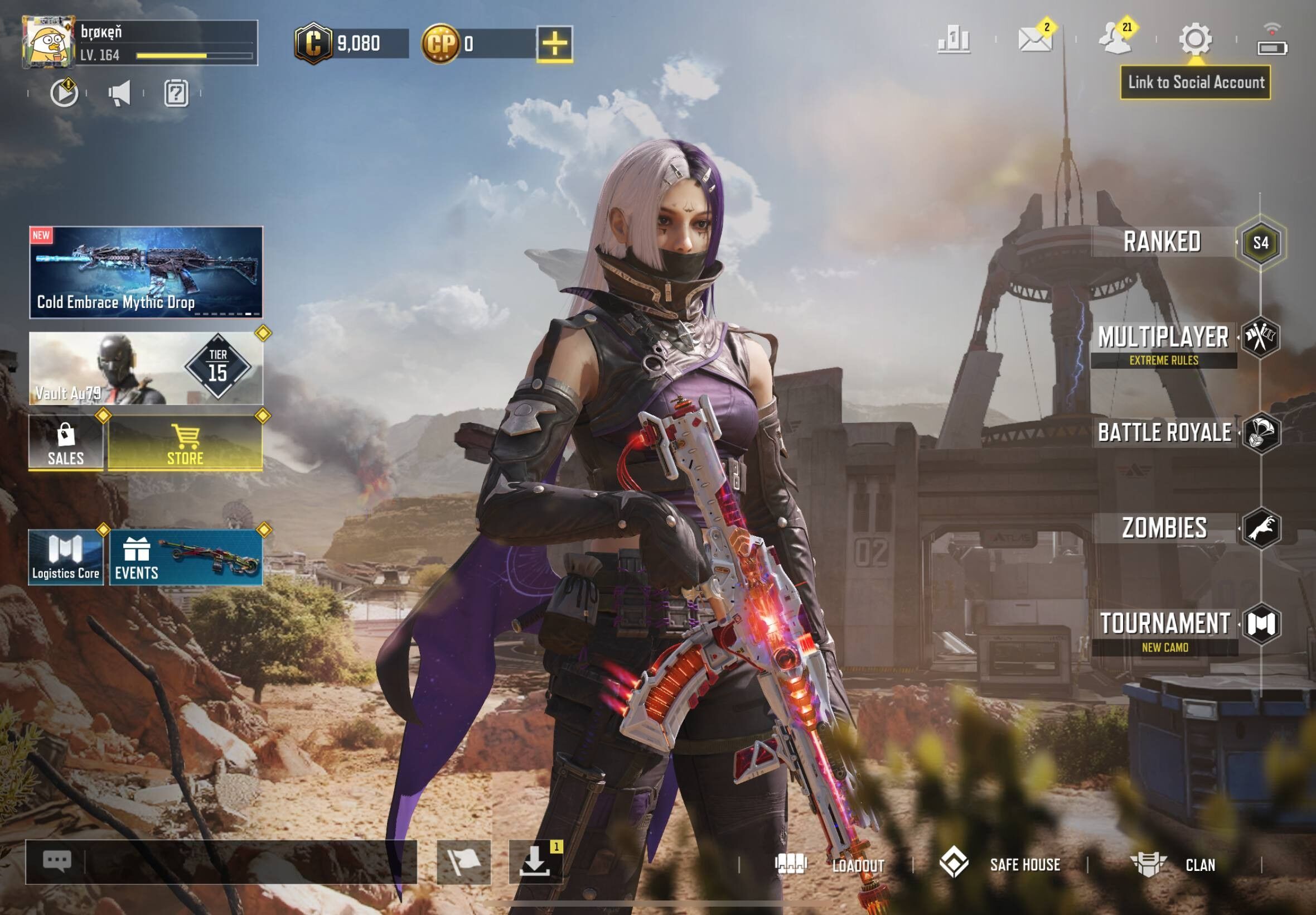1316x915 pixels.
Task: View the leaderboard bar chart icon
Action: (x=954, y=40)
